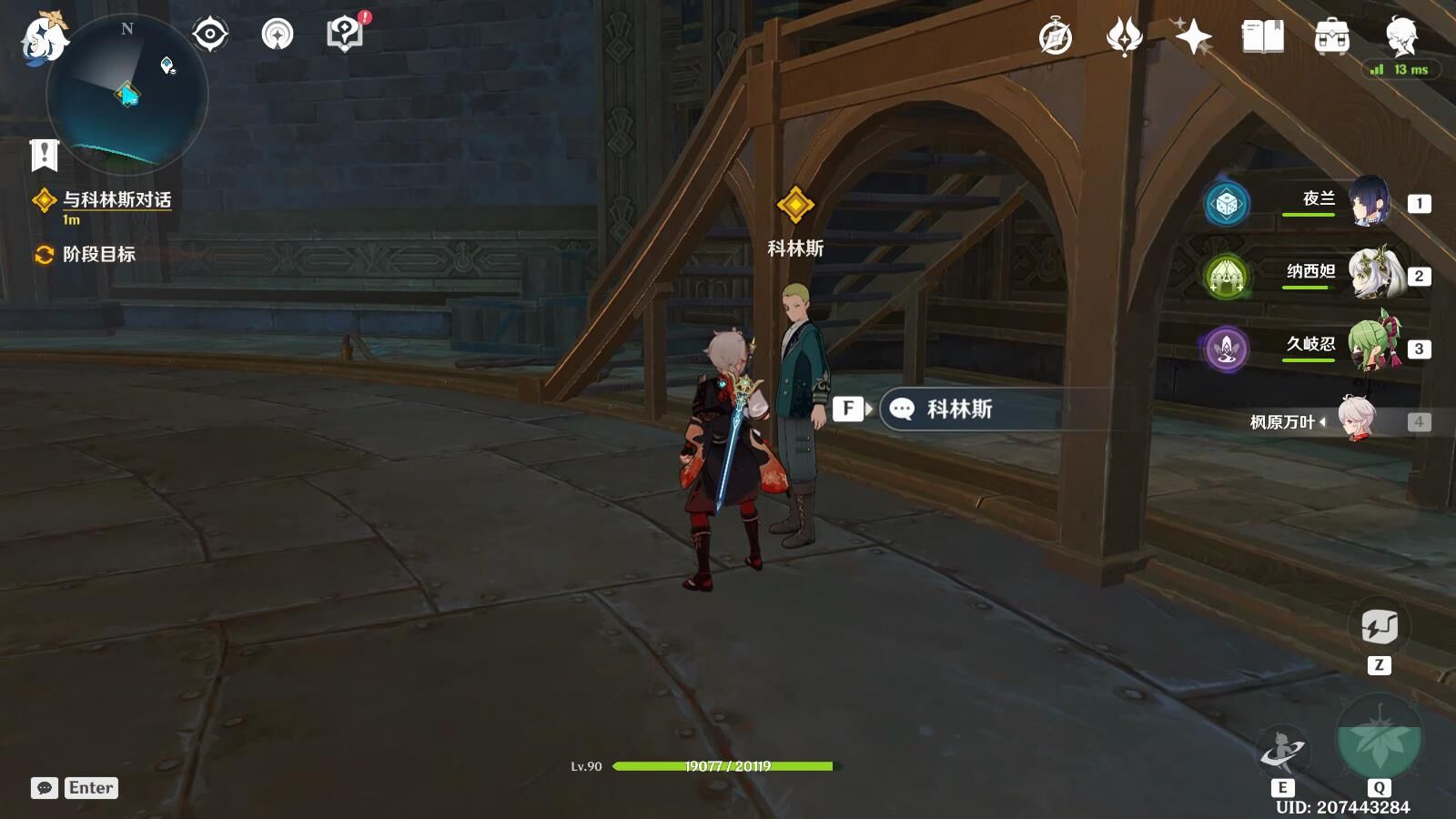Open the Paimon menu icon
Viewport: 1456px width, 819px height.
click(43, 38)
